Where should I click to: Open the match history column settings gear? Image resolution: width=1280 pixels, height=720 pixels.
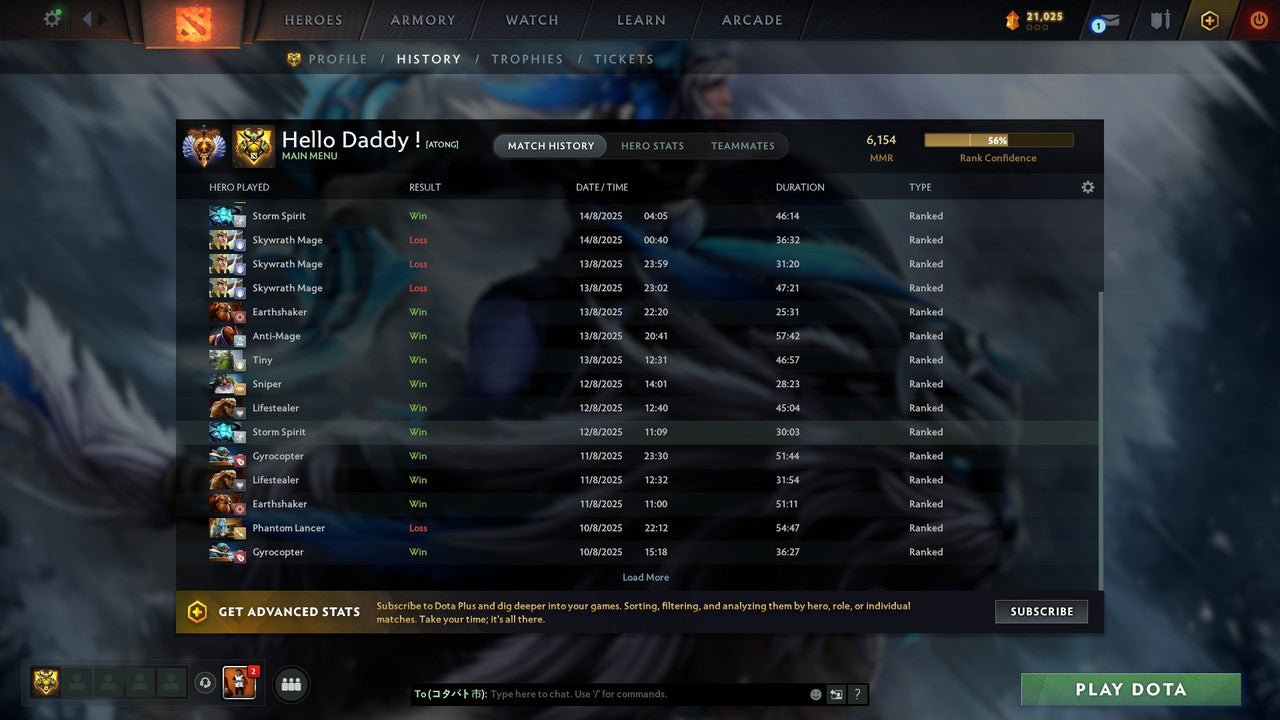(1088, 186)
